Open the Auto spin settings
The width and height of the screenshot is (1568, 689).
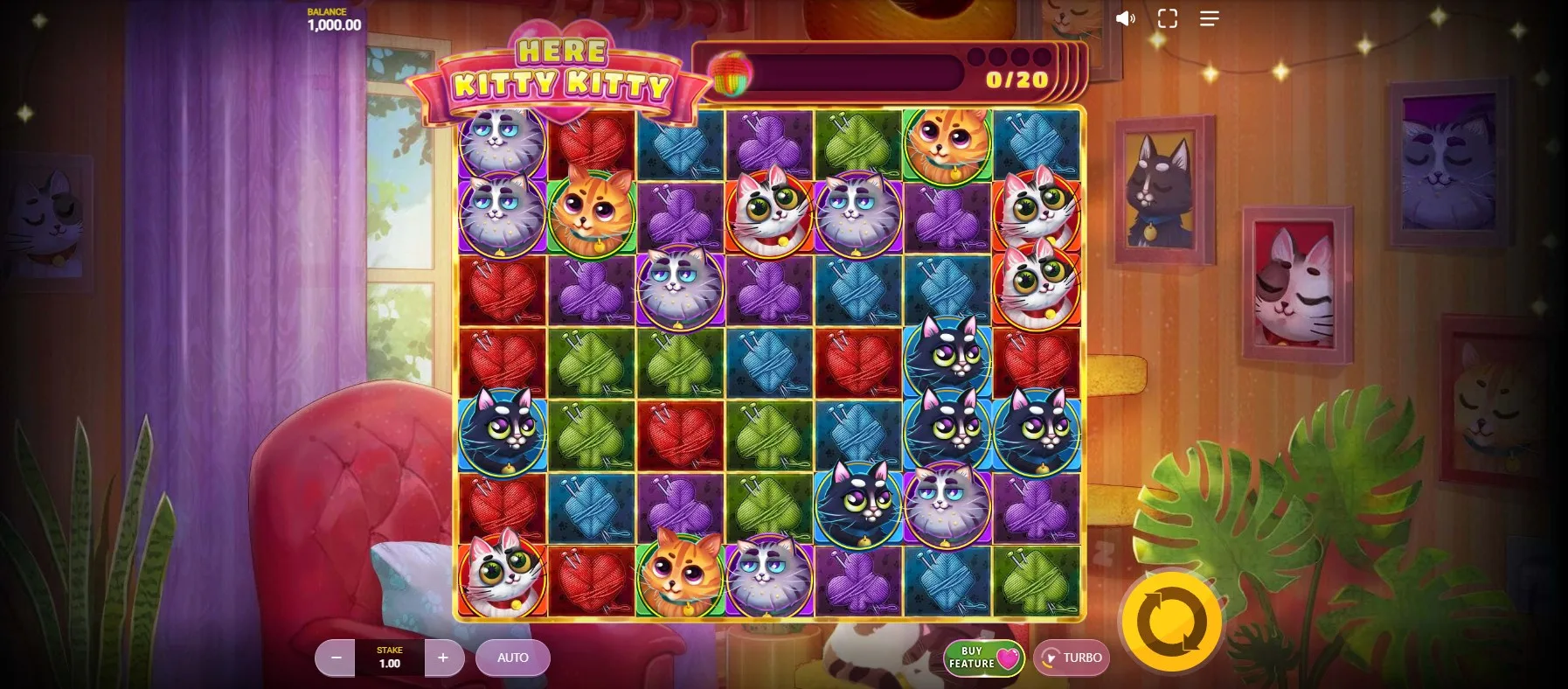click(512, 658)
